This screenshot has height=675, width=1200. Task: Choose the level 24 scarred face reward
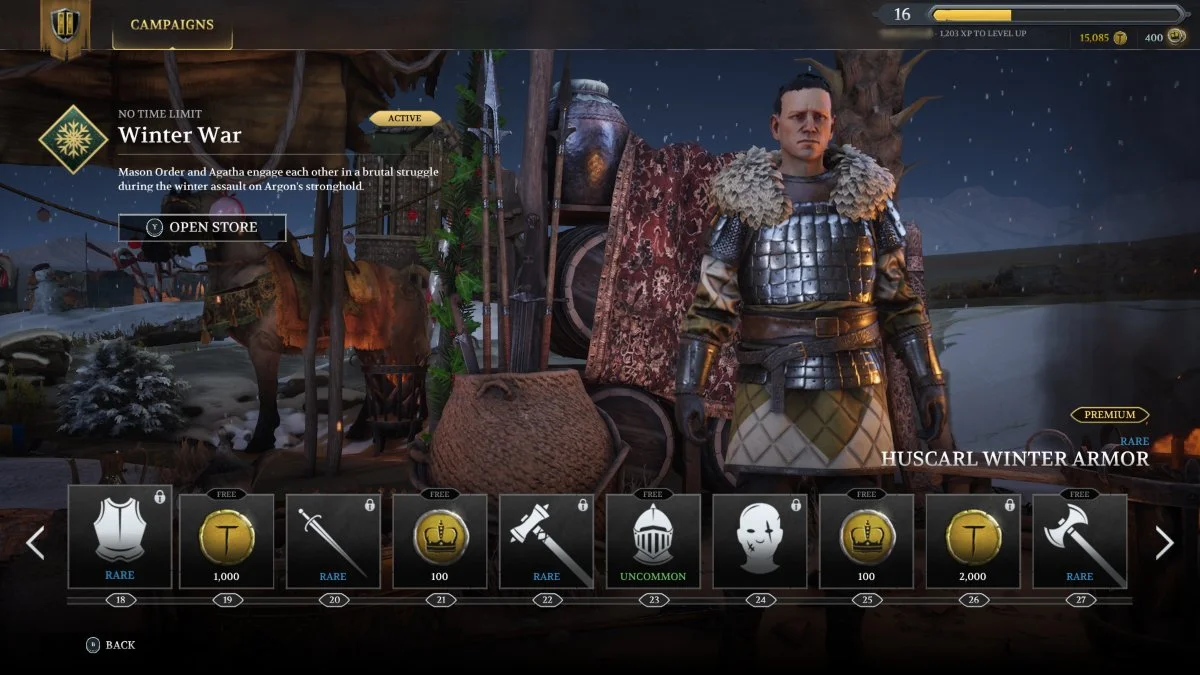pyautogui.click(x=760, y=541)
